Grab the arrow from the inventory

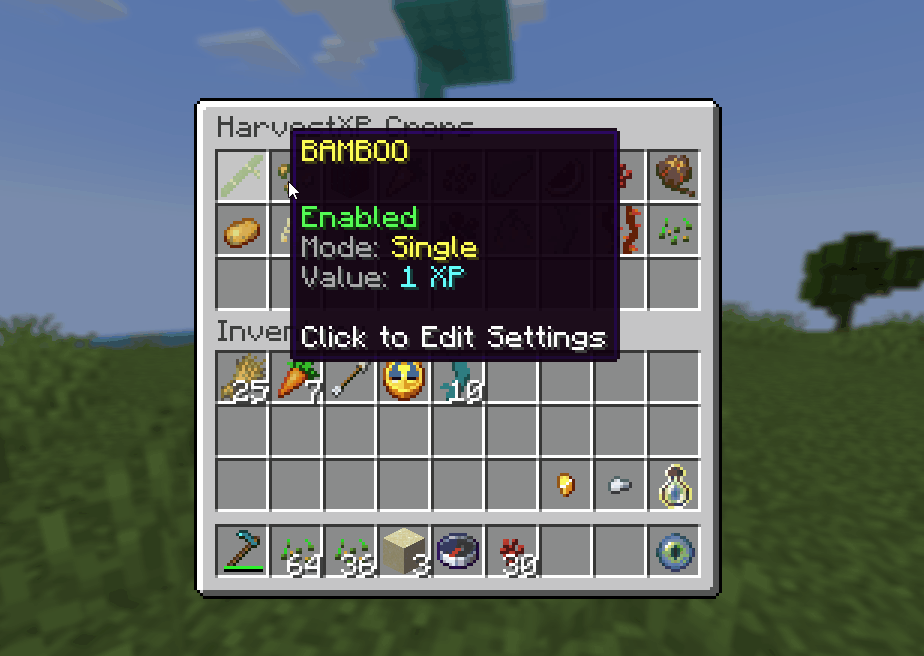[x=351, y=379]
